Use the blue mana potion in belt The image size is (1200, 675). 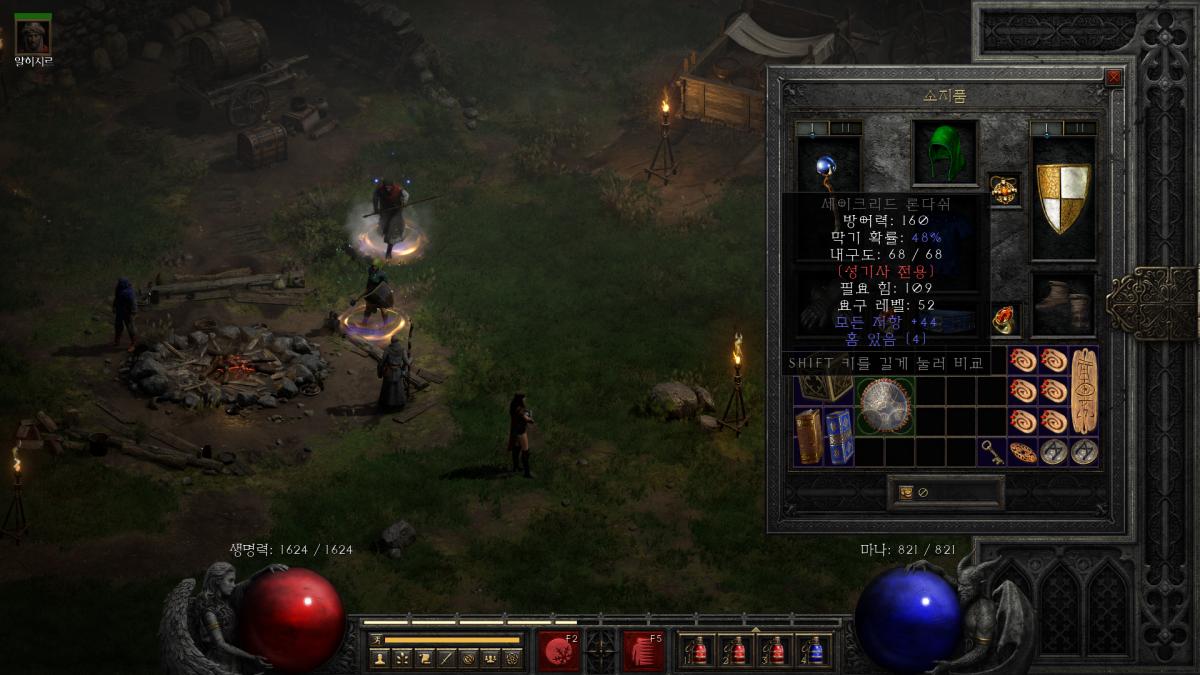pos(815,650)
